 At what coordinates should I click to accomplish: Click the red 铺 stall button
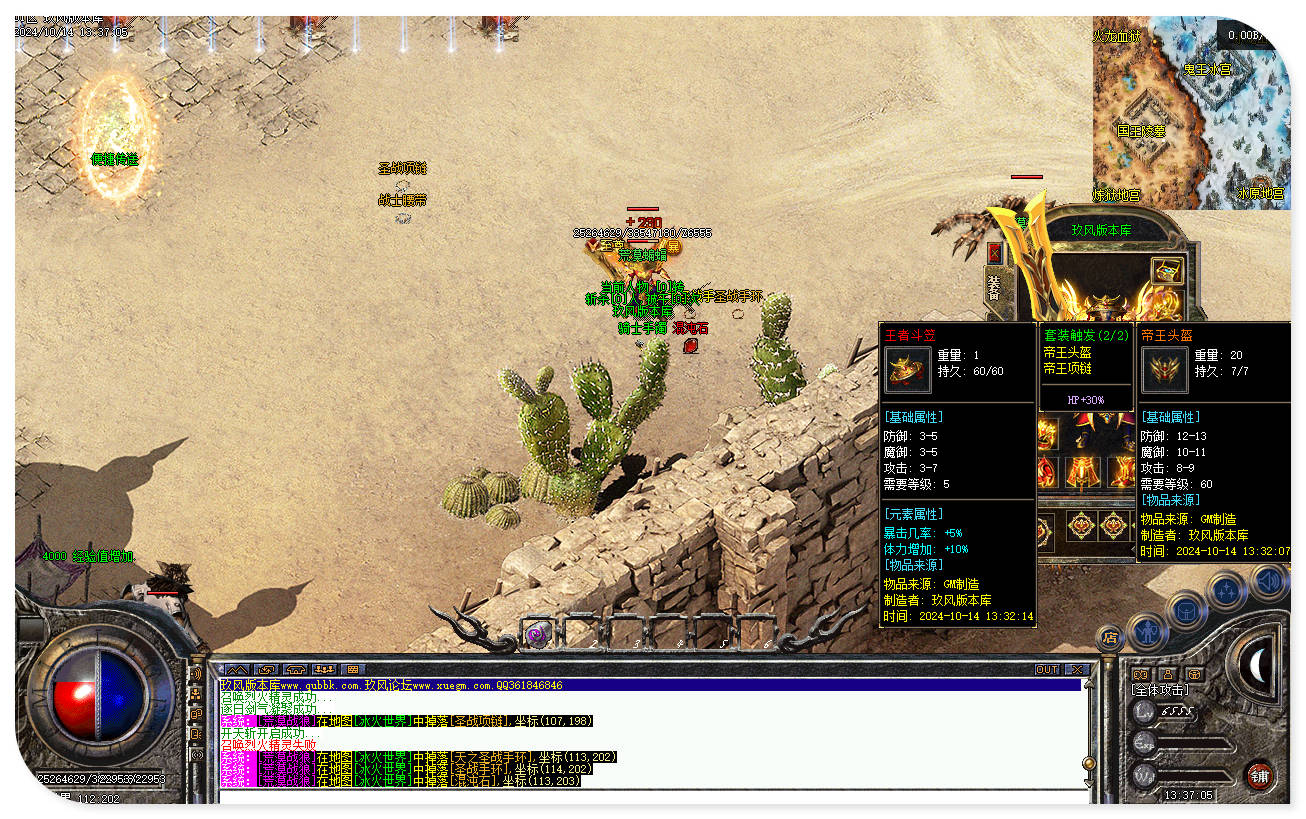(1259, 775)
